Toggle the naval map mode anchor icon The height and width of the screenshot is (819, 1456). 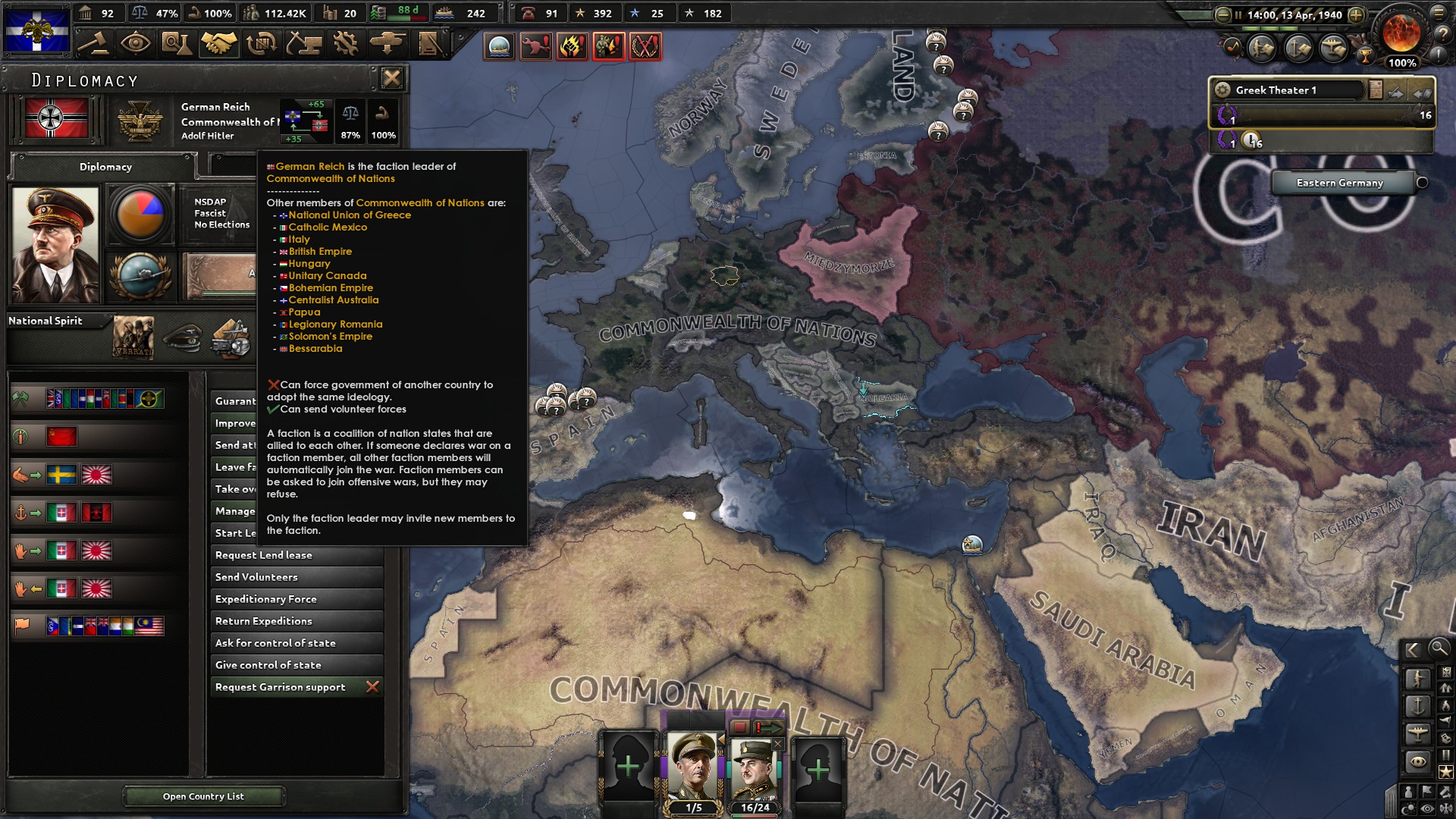[1417, 705]
